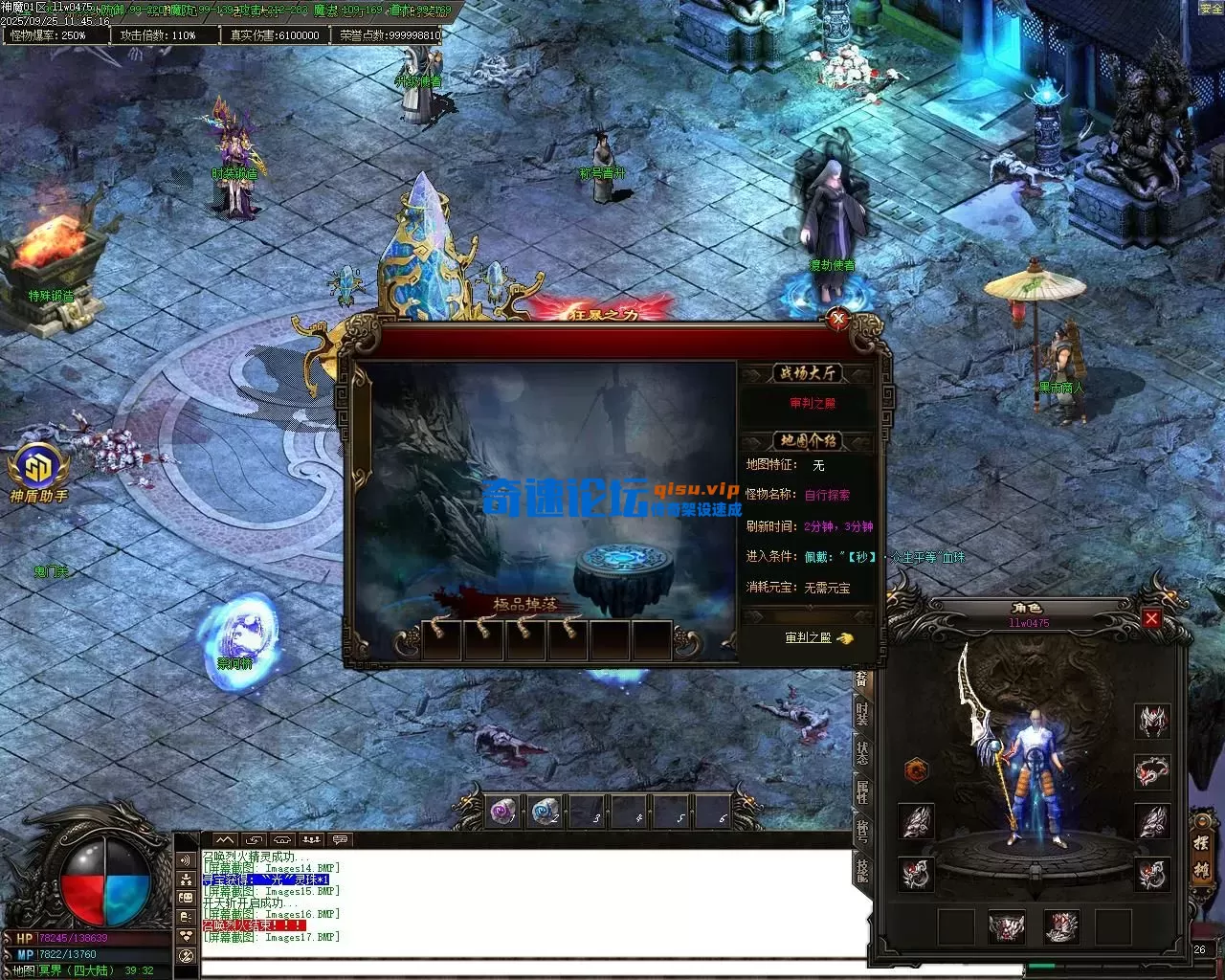Close the 角色 character panel

1151,619
